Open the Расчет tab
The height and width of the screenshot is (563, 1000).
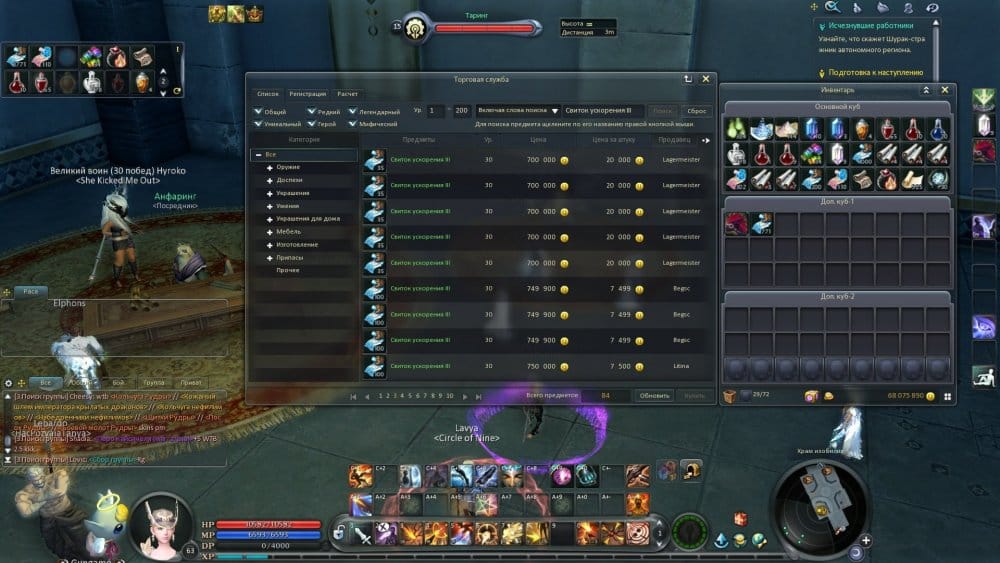click(x=347, y=93)
